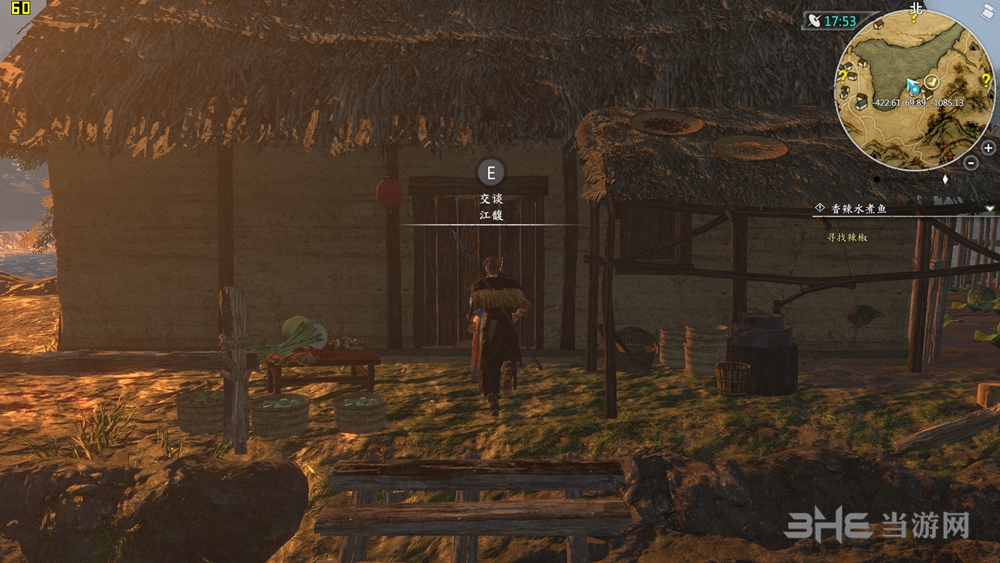Image resolution: width=1000 pixels, height=563 pixels.
Task: Collapse the quest tracker dropdown arrow
Action: (x=989, y=207)
